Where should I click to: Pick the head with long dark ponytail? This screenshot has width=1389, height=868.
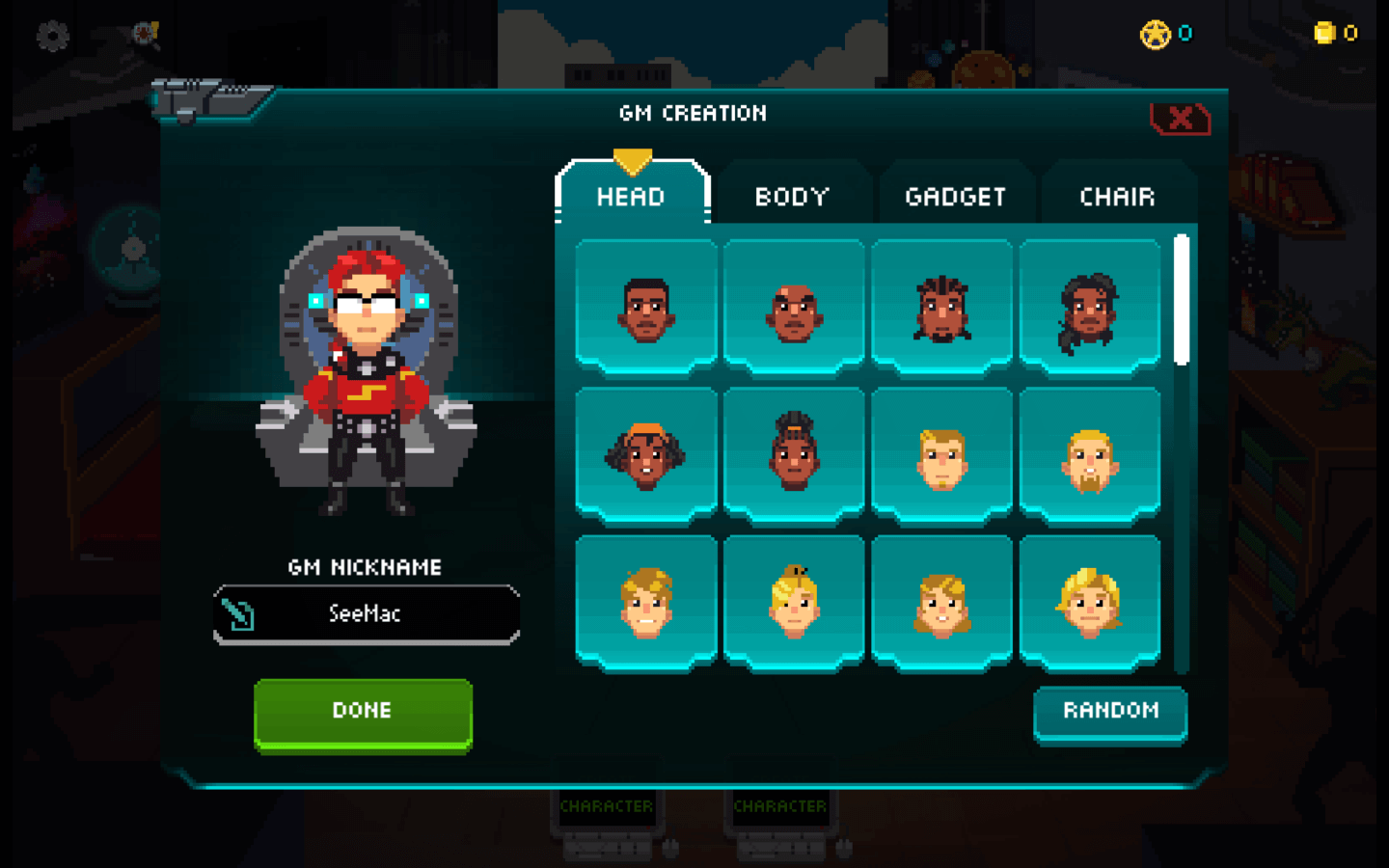1090,309
